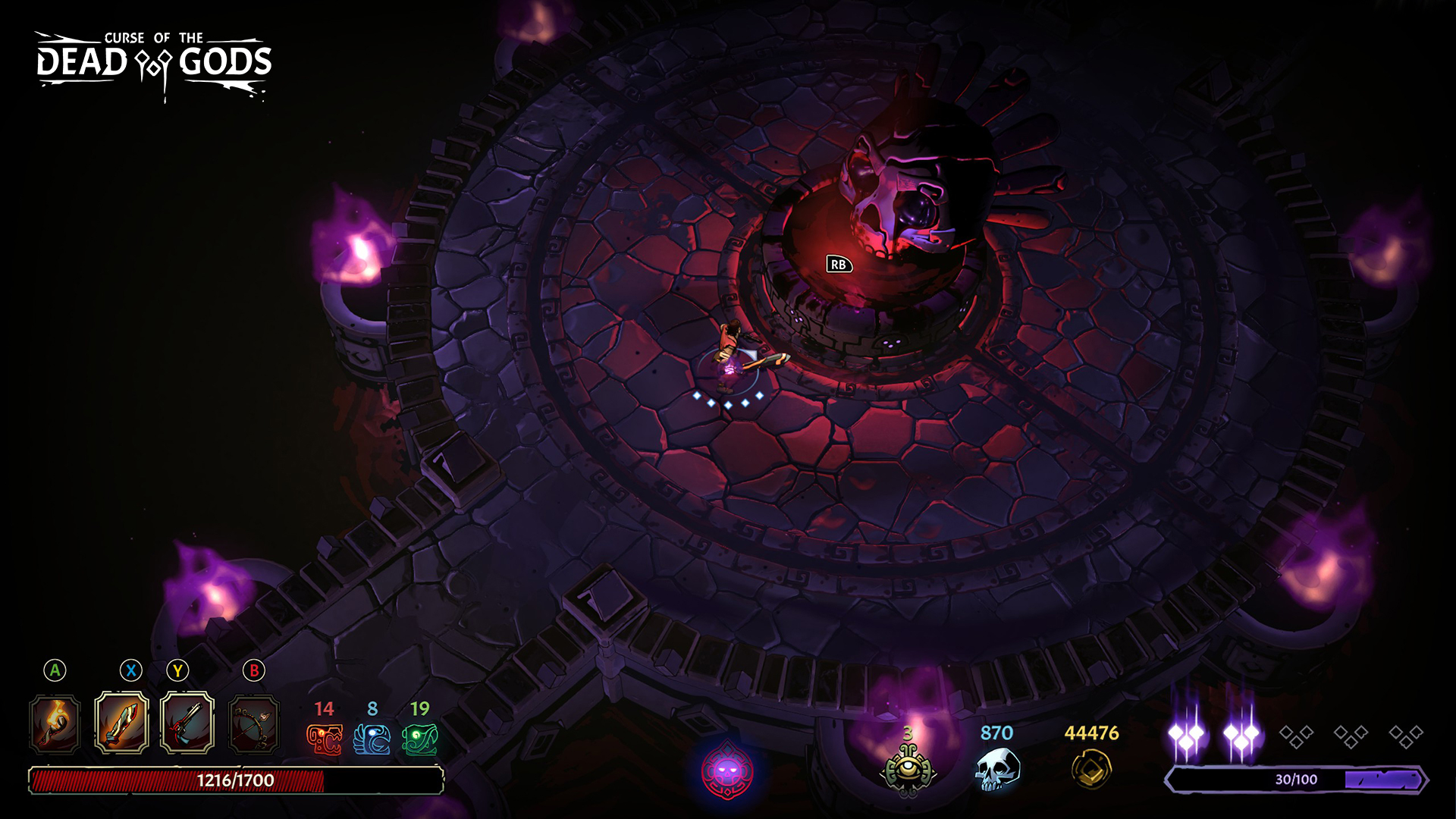Select the glowing sword weapon slot
The height and width of the screenshot is (819, 1456).
(121, 723)
